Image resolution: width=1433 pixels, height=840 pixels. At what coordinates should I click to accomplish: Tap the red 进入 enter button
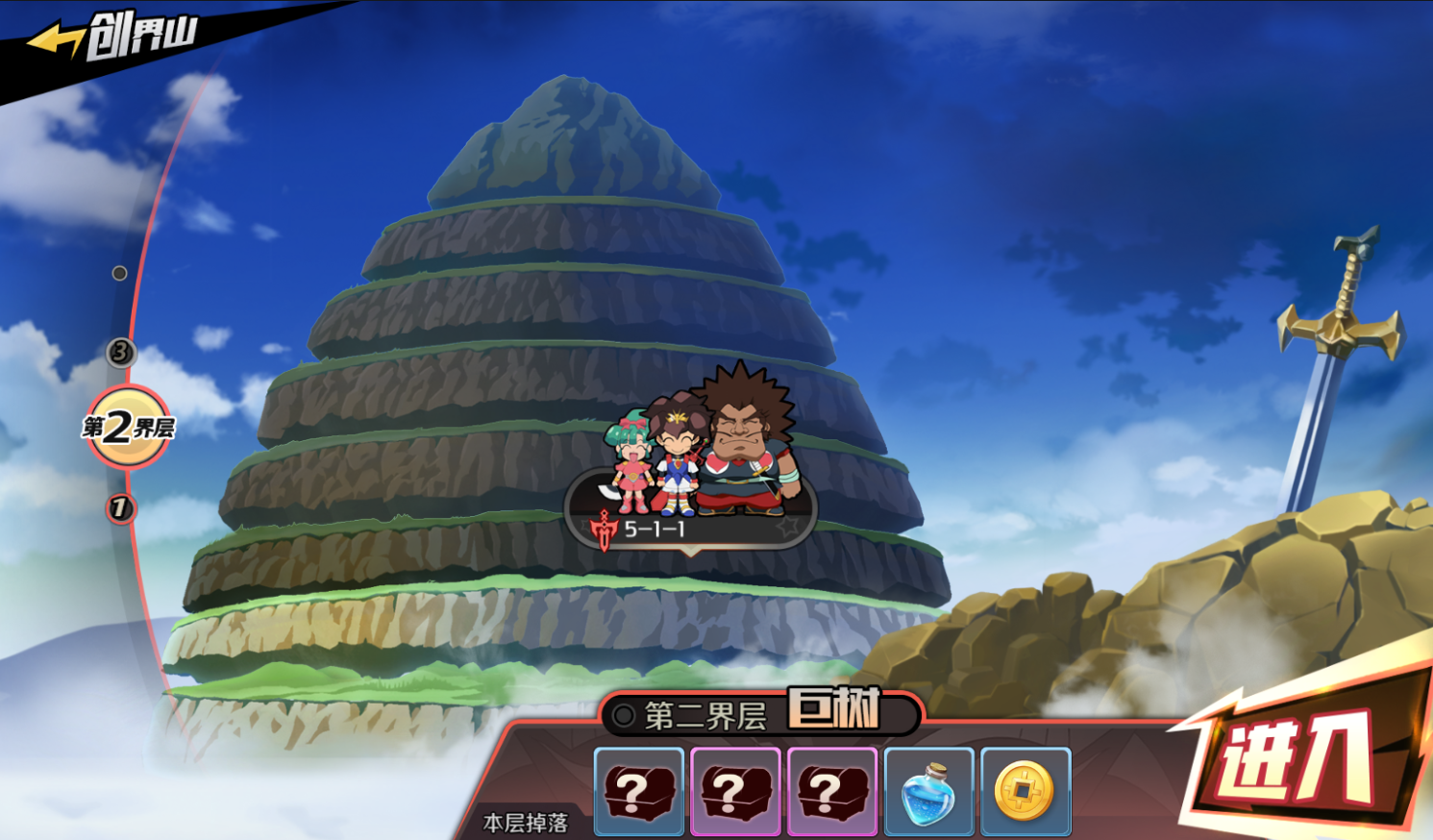1299,761
